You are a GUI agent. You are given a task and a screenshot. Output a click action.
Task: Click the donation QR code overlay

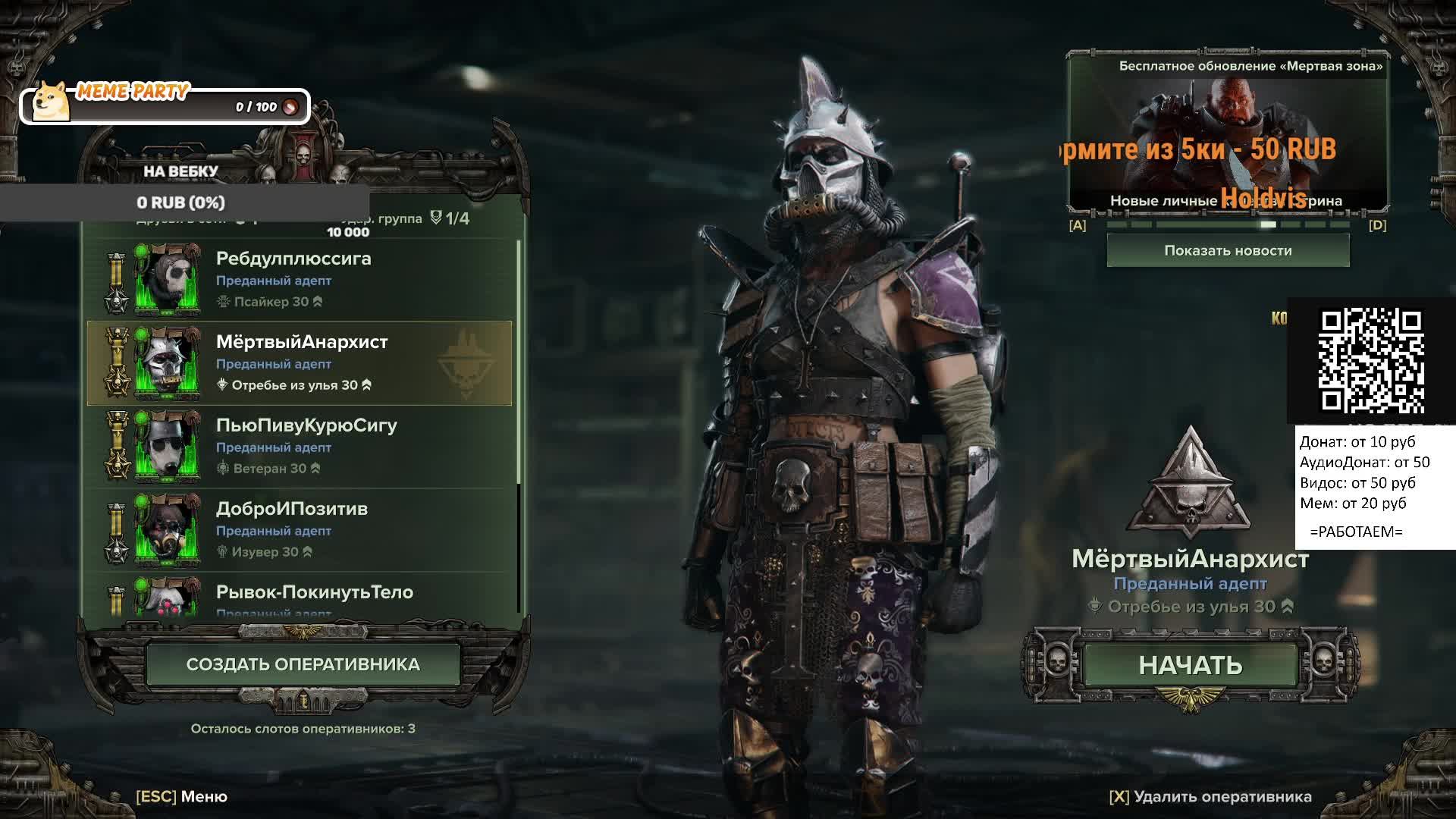tap(1371, 360)
